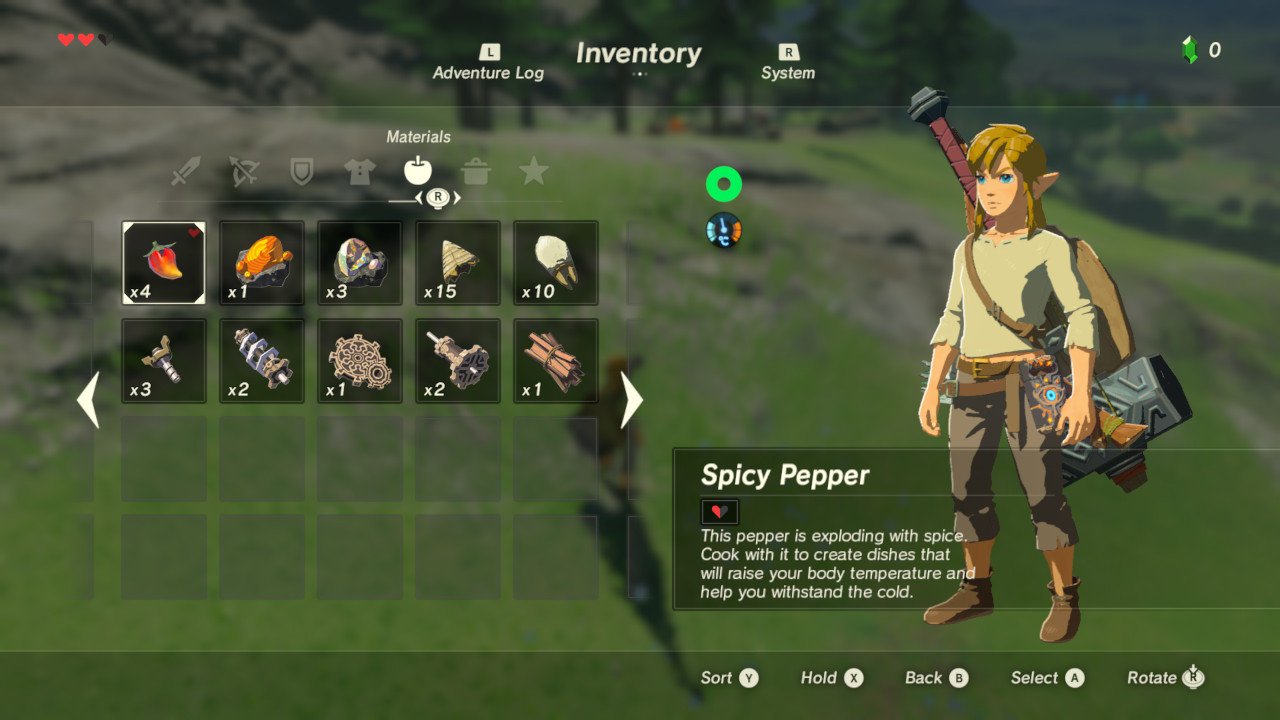The image size is (1280, 720).
Task: Click the right arrow to next inventory page
Action: [x=632, y=400]
